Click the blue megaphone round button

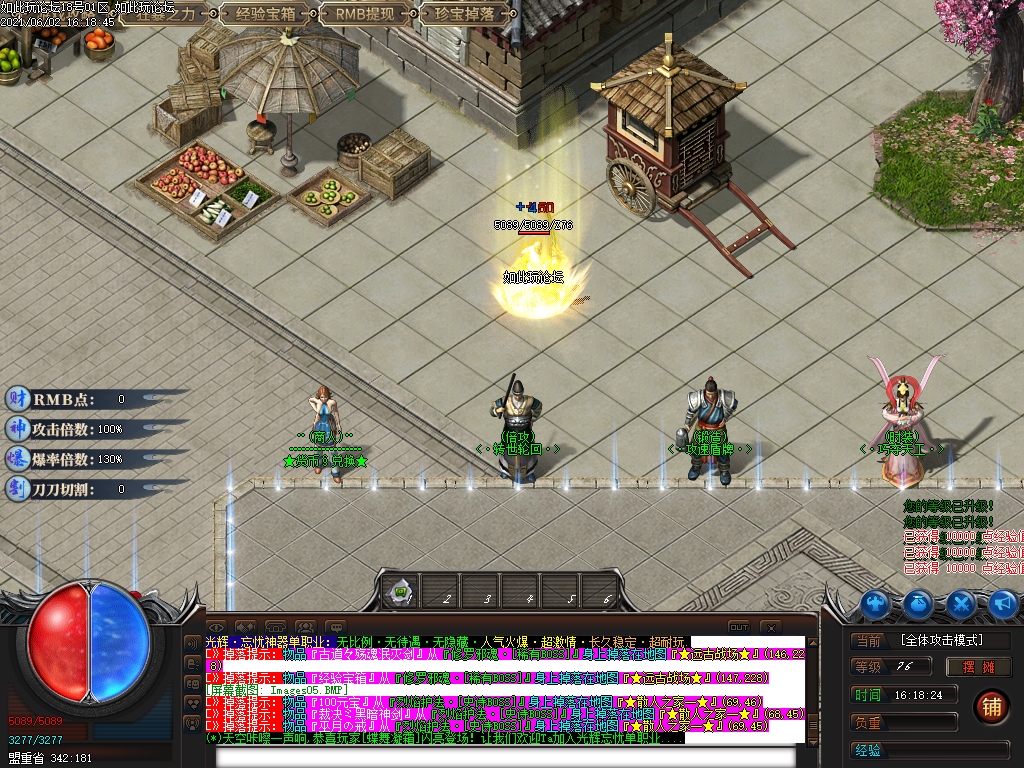(1003, 604)
